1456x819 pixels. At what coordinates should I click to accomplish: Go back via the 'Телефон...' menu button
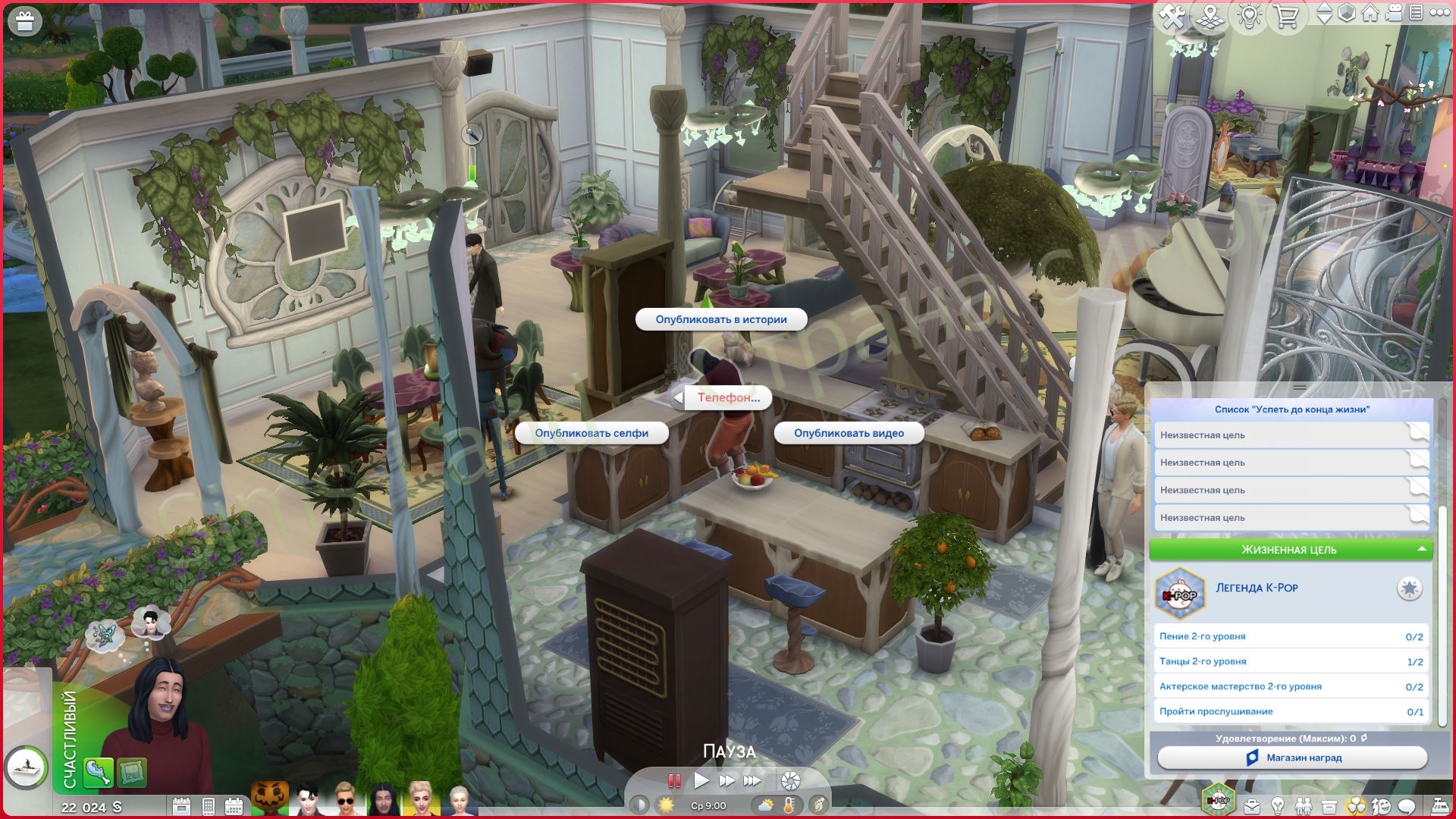726,397
